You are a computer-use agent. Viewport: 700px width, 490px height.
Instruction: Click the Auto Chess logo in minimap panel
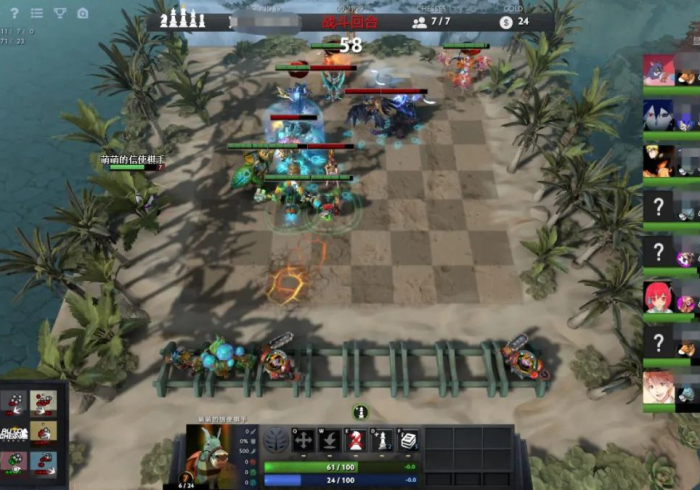[x=14, y=433]
